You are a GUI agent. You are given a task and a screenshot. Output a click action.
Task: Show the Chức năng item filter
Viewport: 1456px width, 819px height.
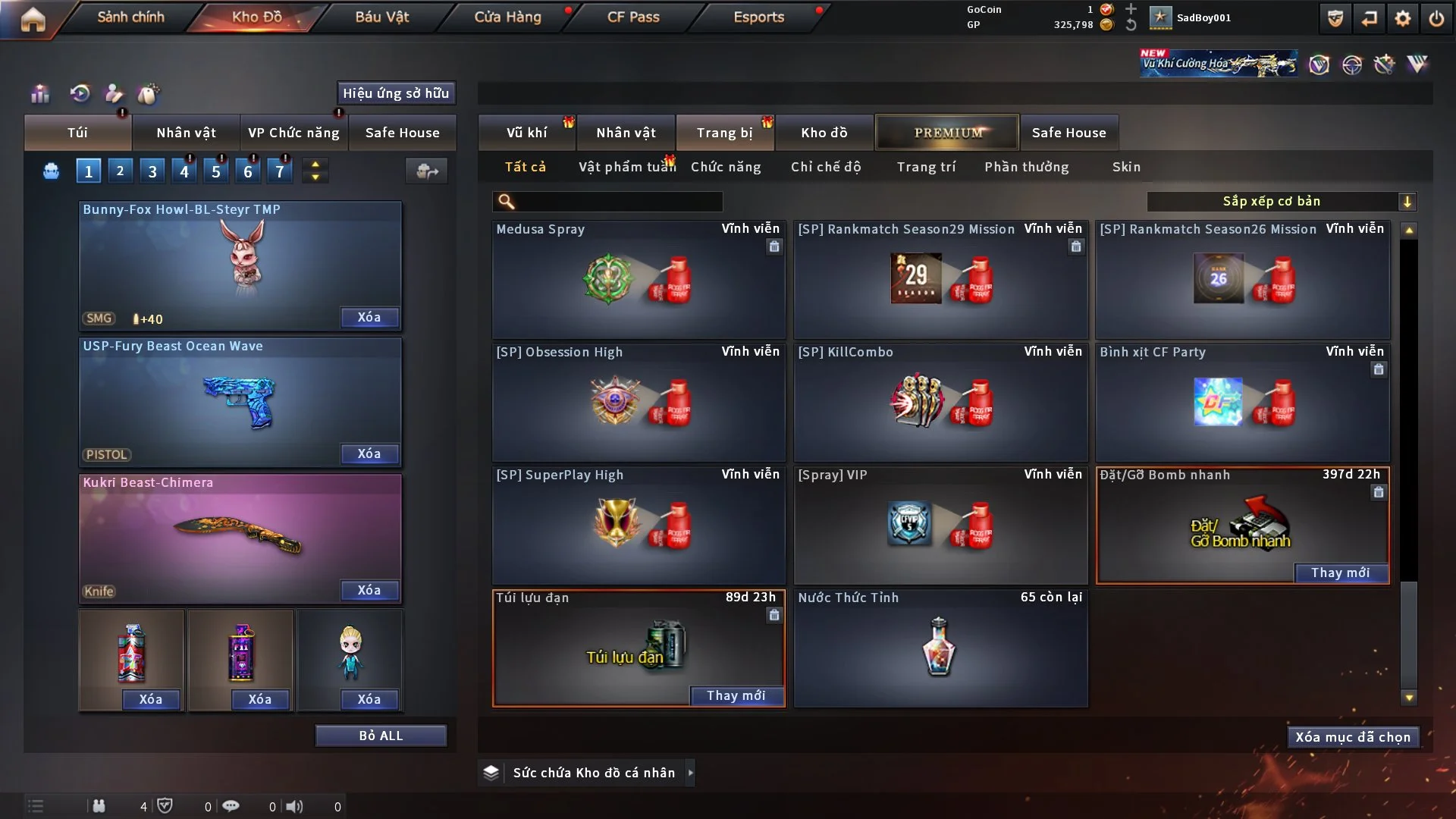[x=726, y=167]
